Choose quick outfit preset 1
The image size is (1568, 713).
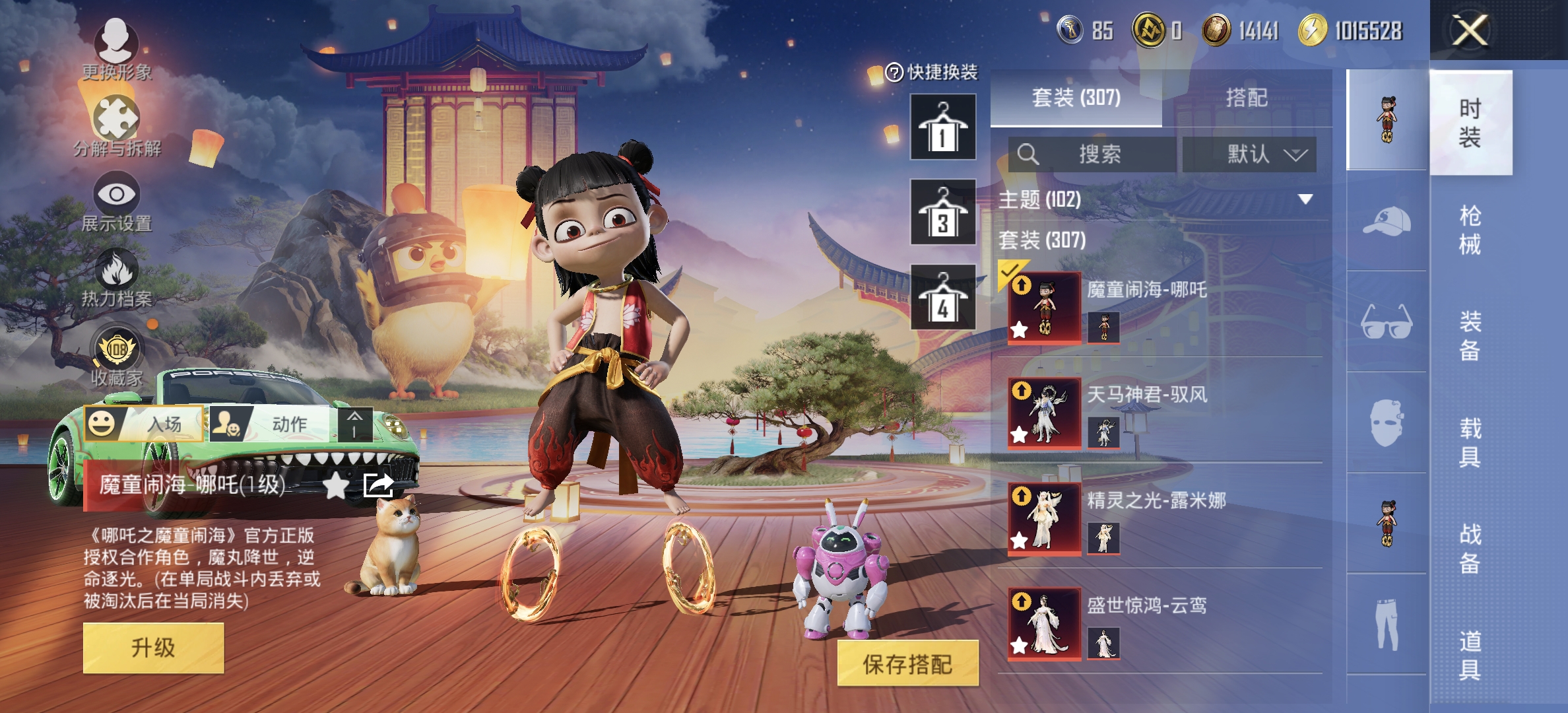(x=943, y=127)
